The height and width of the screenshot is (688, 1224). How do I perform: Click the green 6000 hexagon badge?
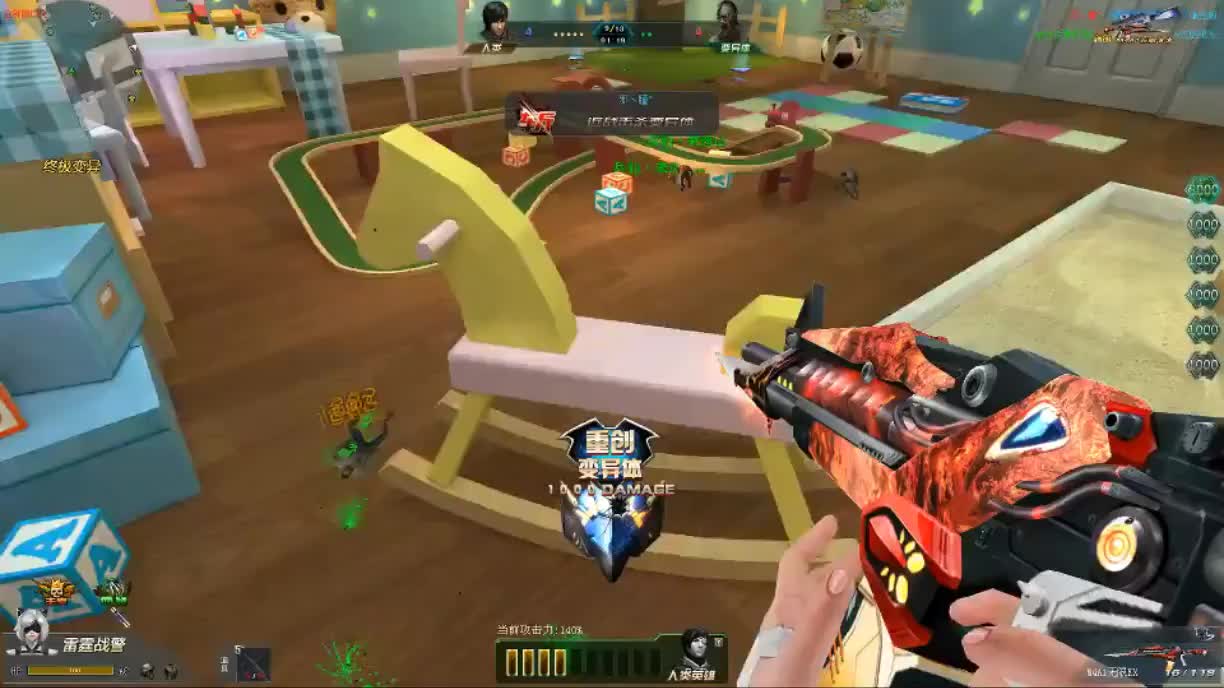1202,190
